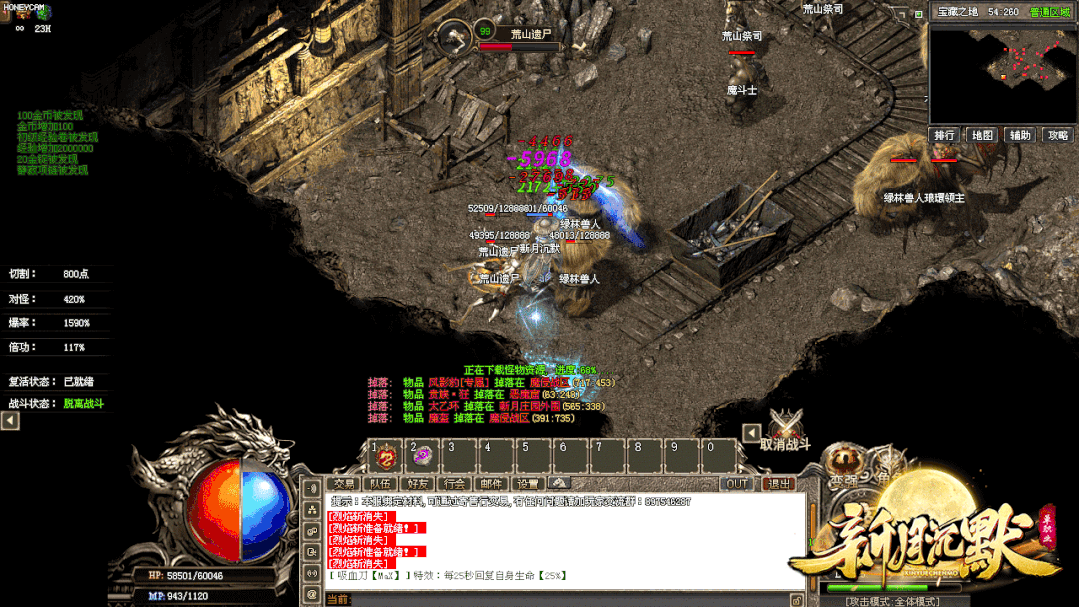This screenshot has width=1079, height=607.
Task: Click the OUT button
Action: (x=737, y=484)
